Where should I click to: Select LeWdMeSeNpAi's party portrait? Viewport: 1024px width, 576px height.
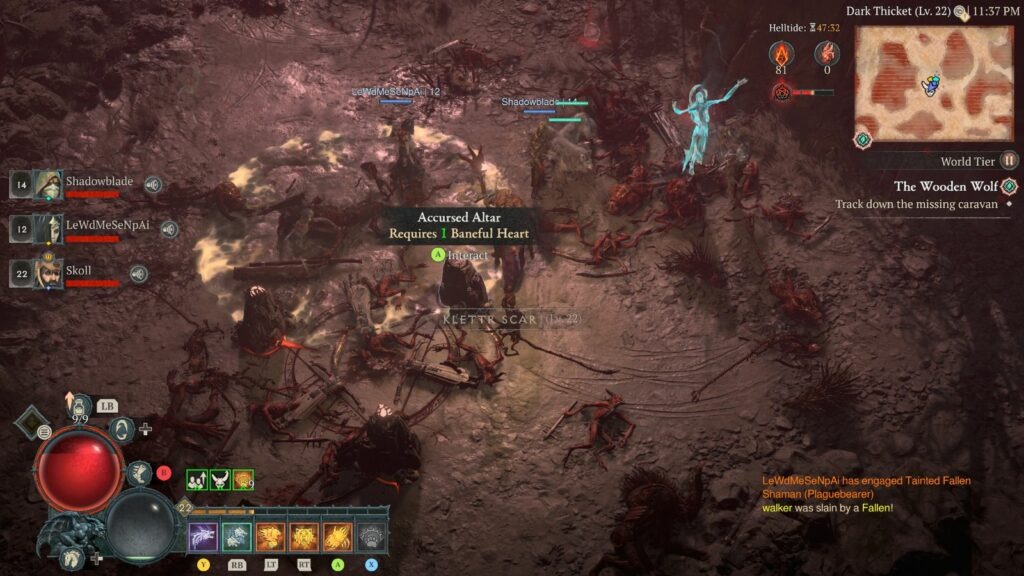pyautogui.click(x=46, y=229)
